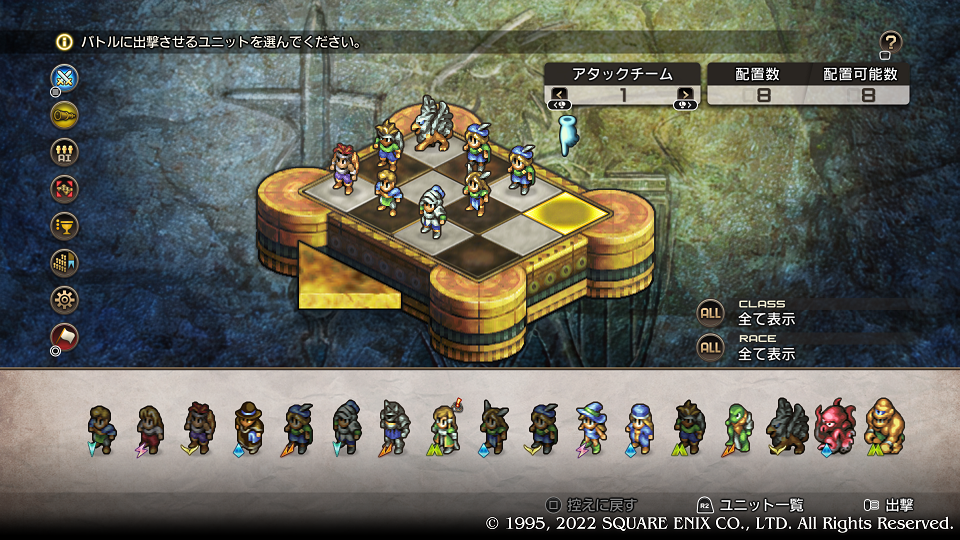The width and height of the screenshot is (960, 540).
Task: Open the trophy victory conditions icon
Action: click(x=65, y=225)
